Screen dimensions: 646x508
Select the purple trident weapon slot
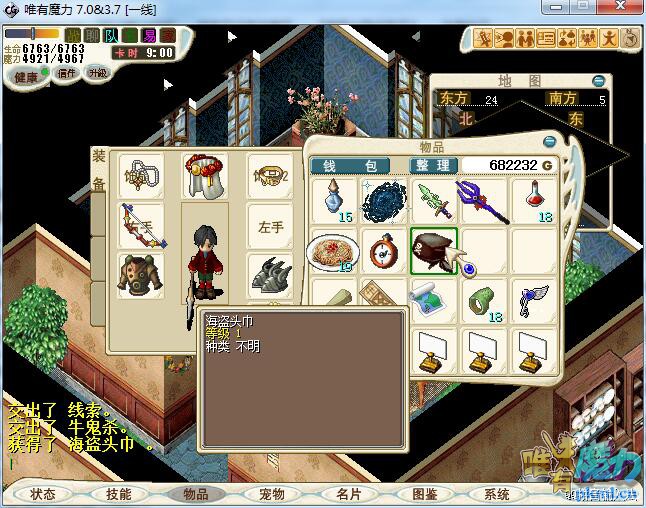[x=484, y=201]
